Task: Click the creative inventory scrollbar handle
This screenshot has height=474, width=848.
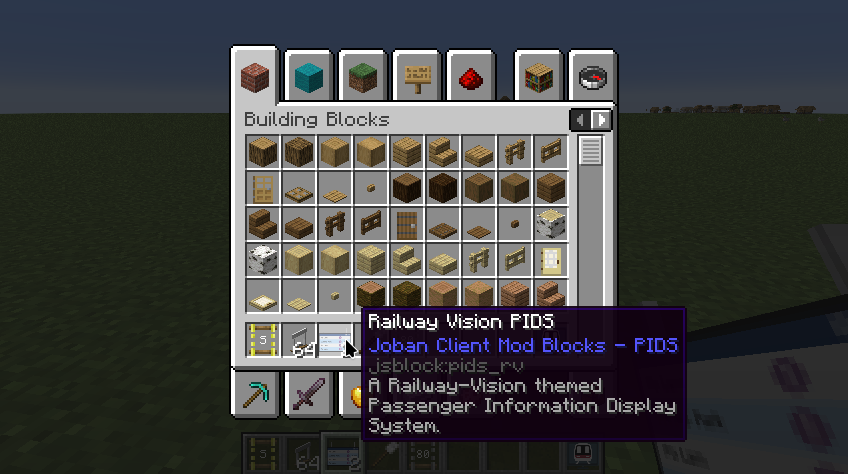Action: coord(591,151)
